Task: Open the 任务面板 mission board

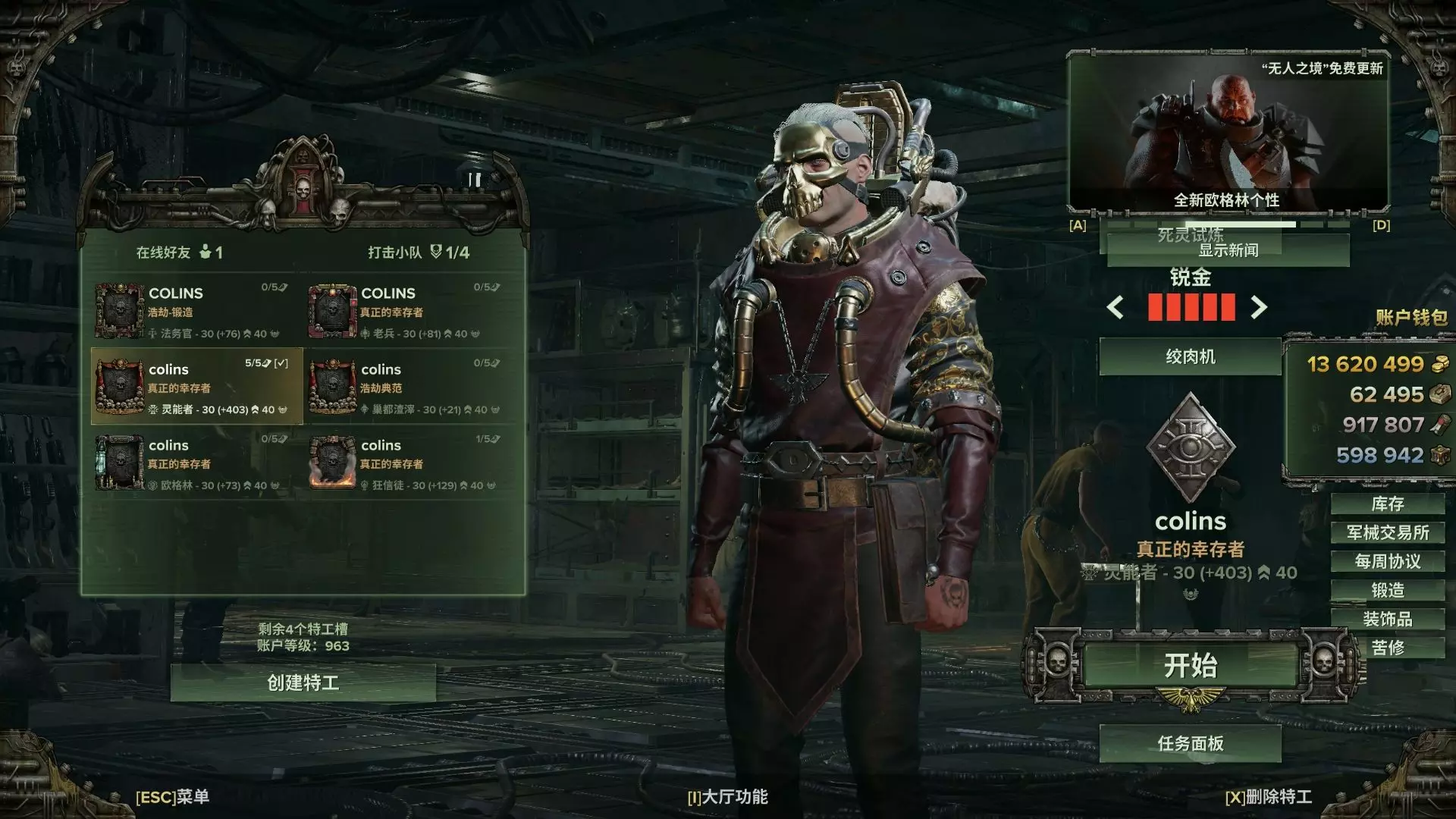Action: coord(1190,744)
